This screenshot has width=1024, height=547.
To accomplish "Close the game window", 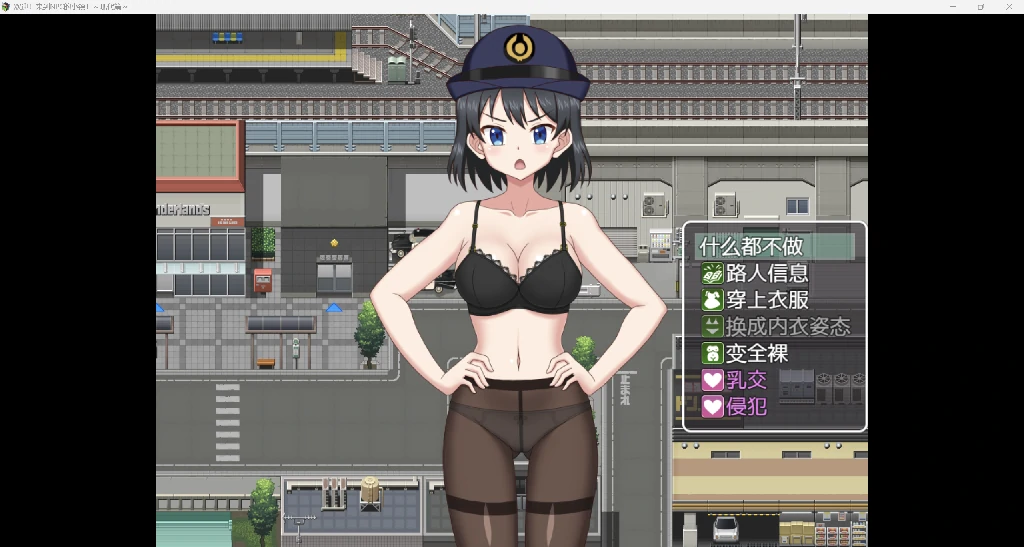I will pyautogui.click(x=1008, y=6).
